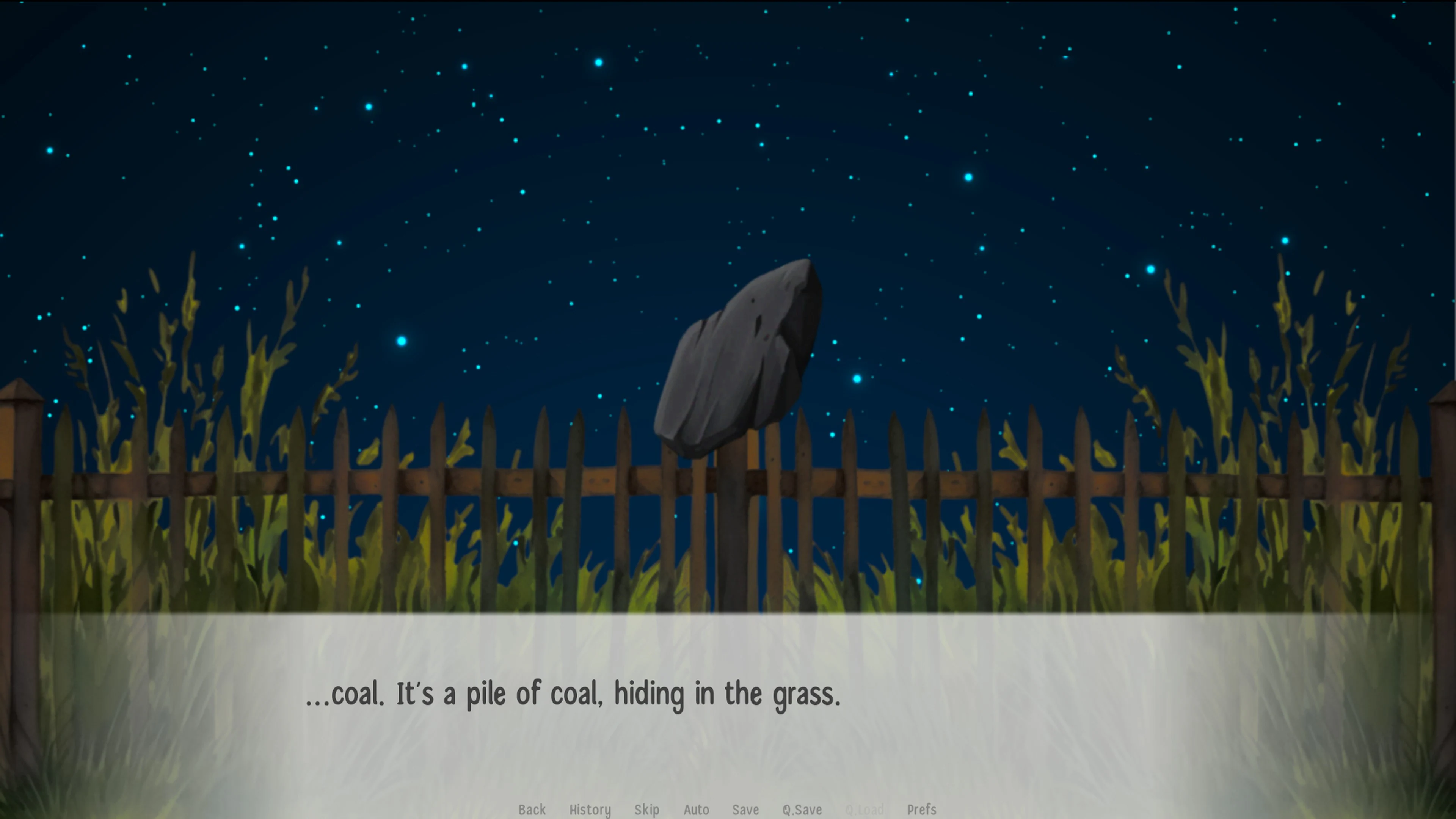Click a bright glowing star

click(401, 341)
